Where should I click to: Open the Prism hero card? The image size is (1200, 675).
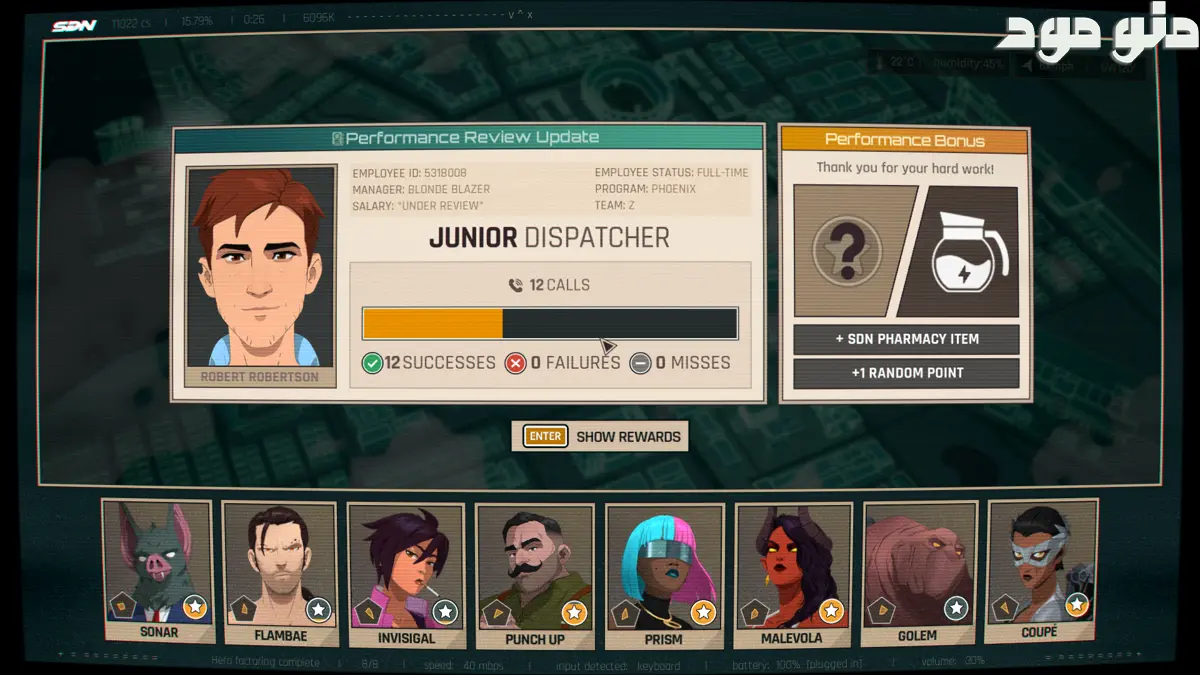click(663, 575)
